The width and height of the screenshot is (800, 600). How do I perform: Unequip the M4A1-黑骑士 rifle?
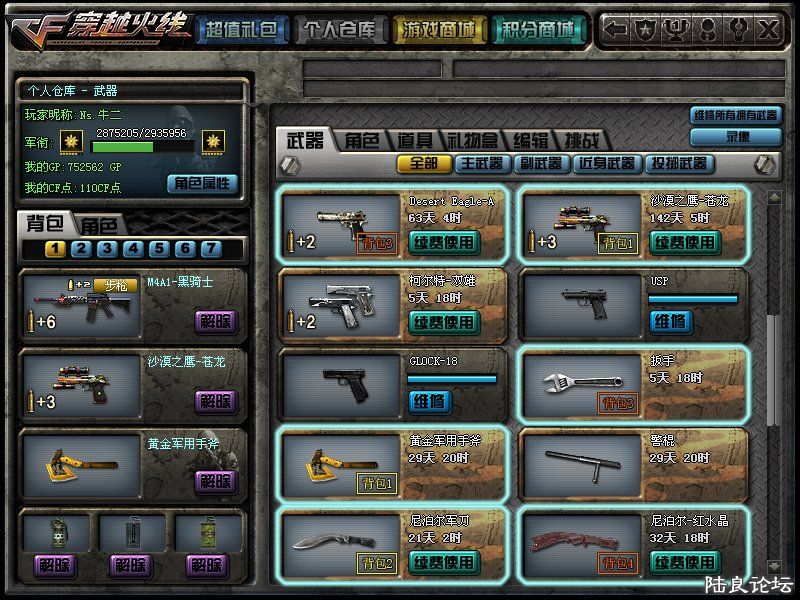click(217, 321)
